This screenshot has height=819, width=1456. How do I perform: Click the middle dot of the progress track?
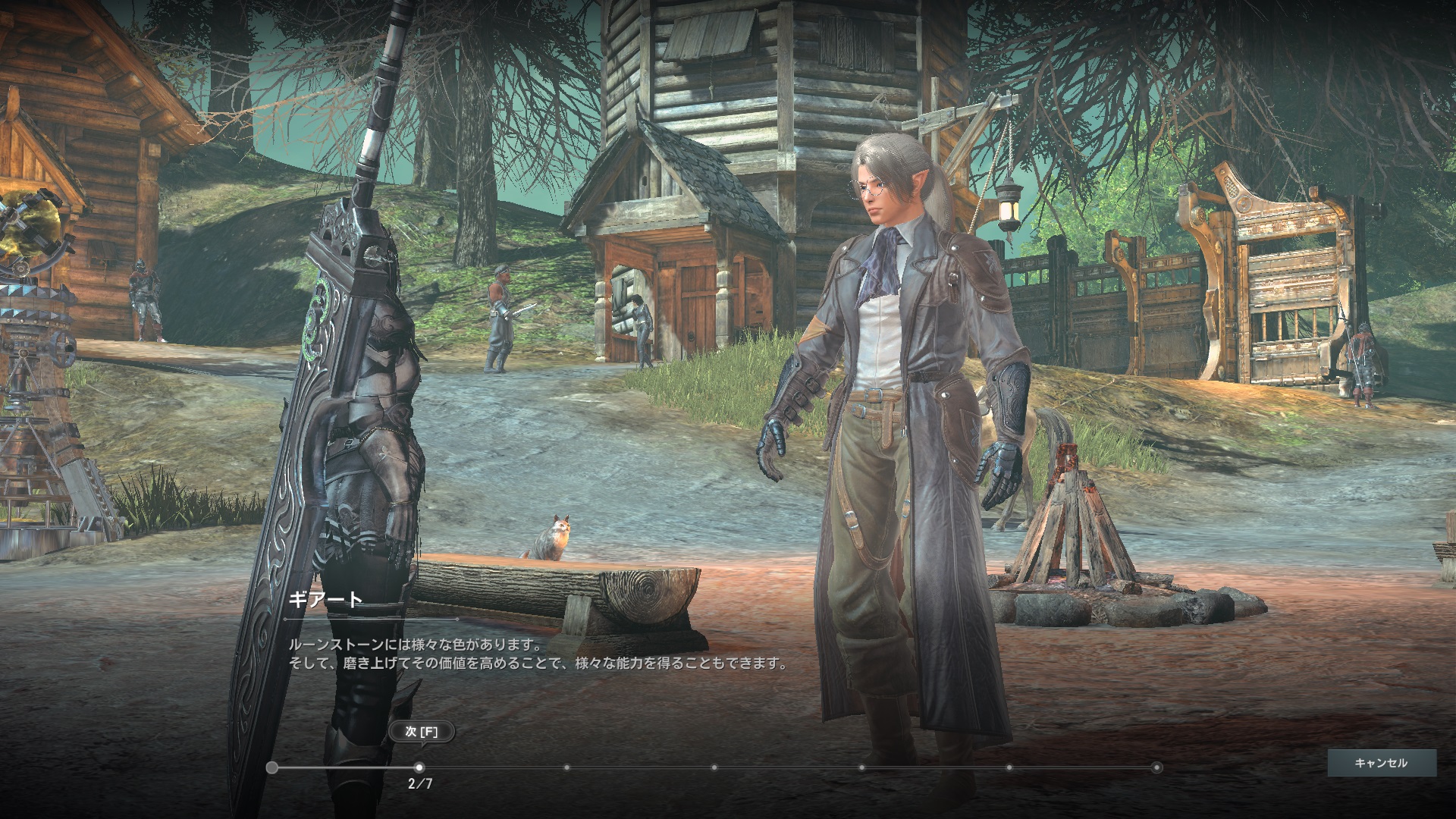click(x=716, y=767)
